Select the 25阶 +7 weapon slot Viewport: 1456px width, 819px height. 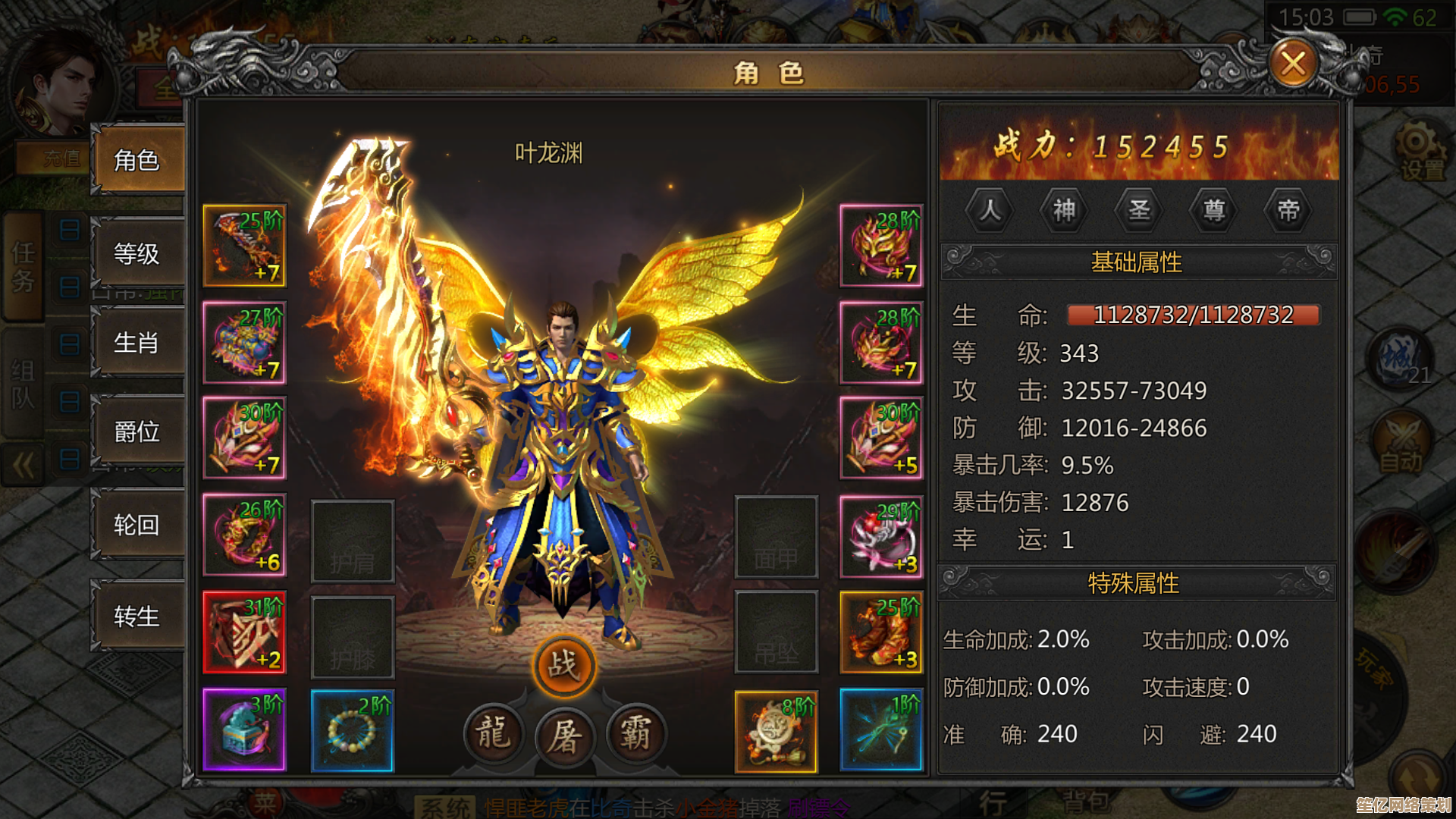244,246
